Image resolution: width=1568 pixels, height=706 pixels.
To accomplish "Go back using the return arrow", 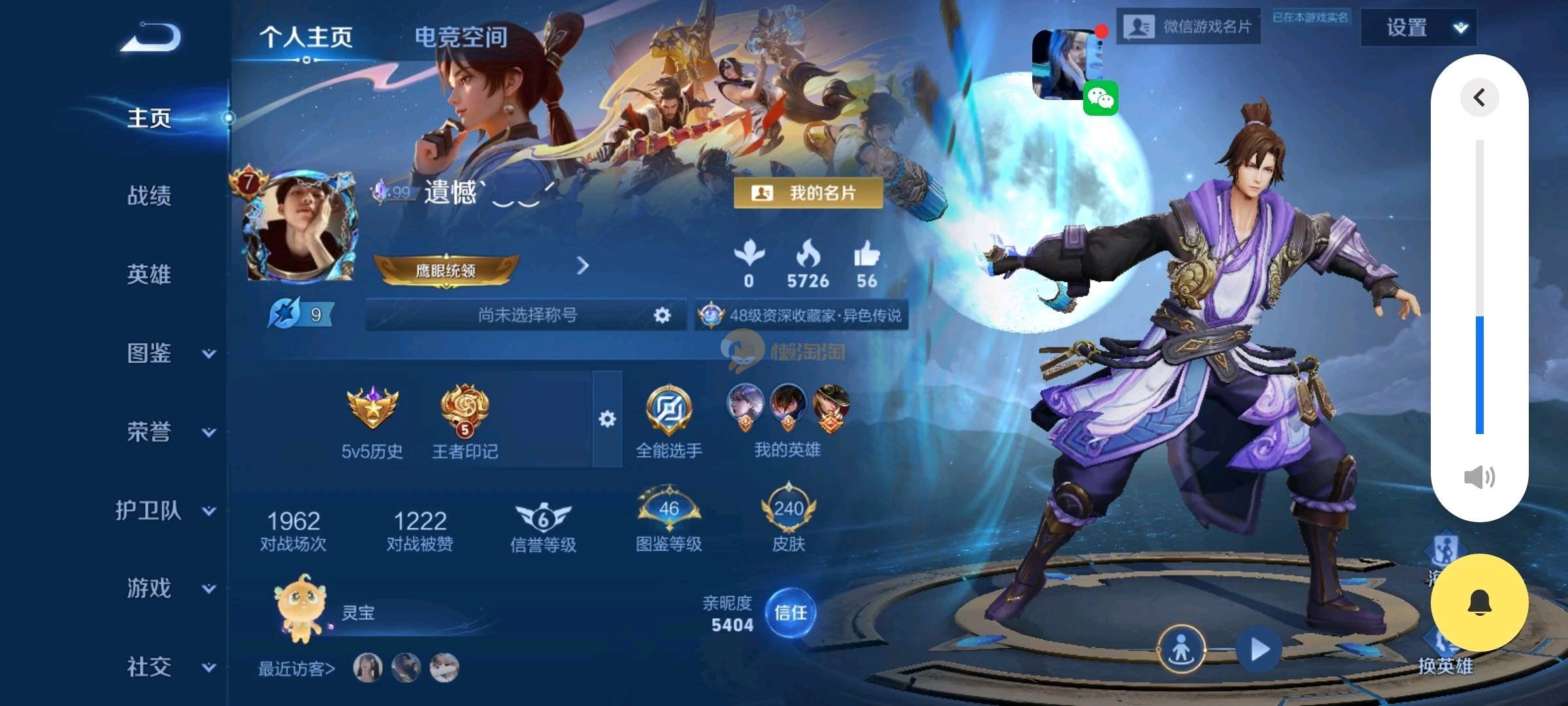I will pyautogui.click(x=150, y=37).
